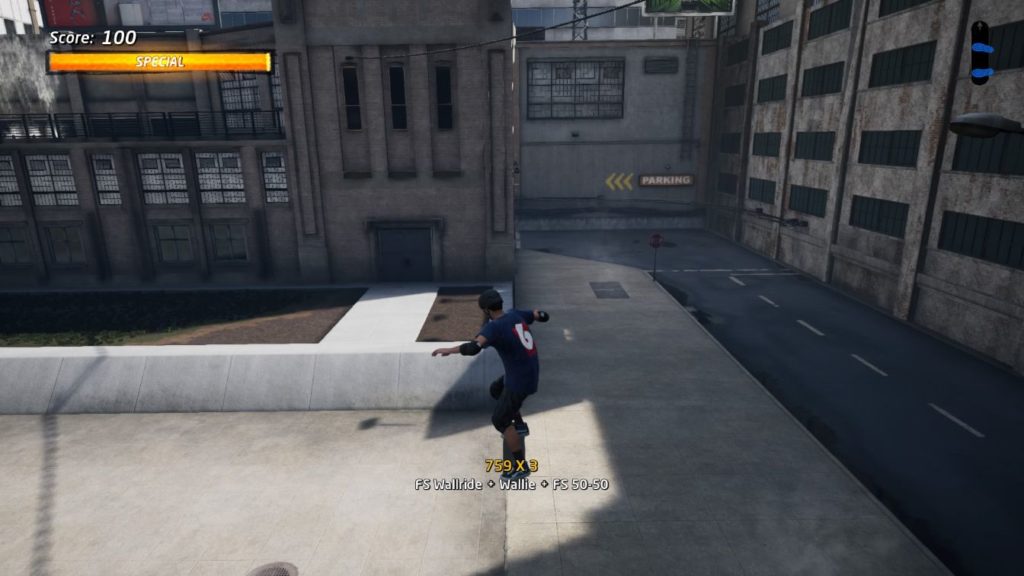Click the skateboard icon in the HUD

(980, 53)
